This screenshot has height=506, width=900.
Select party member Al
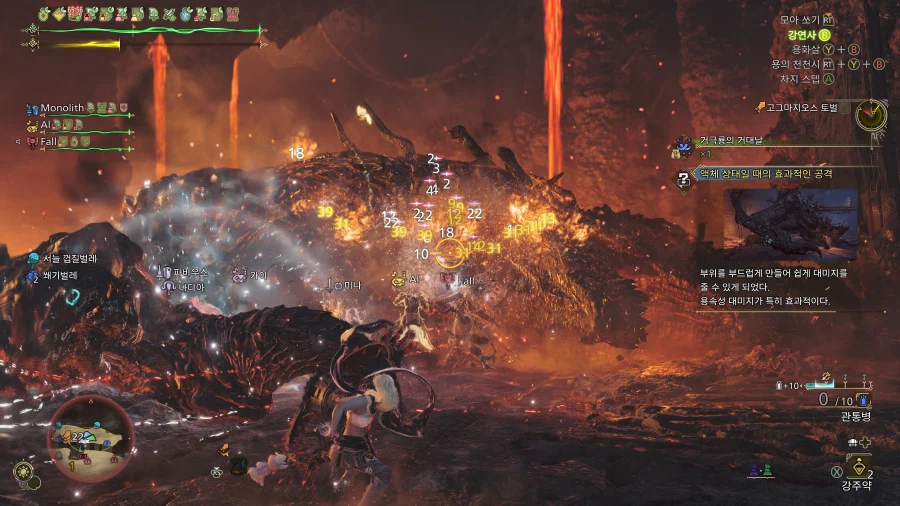(x=46, y=125)
